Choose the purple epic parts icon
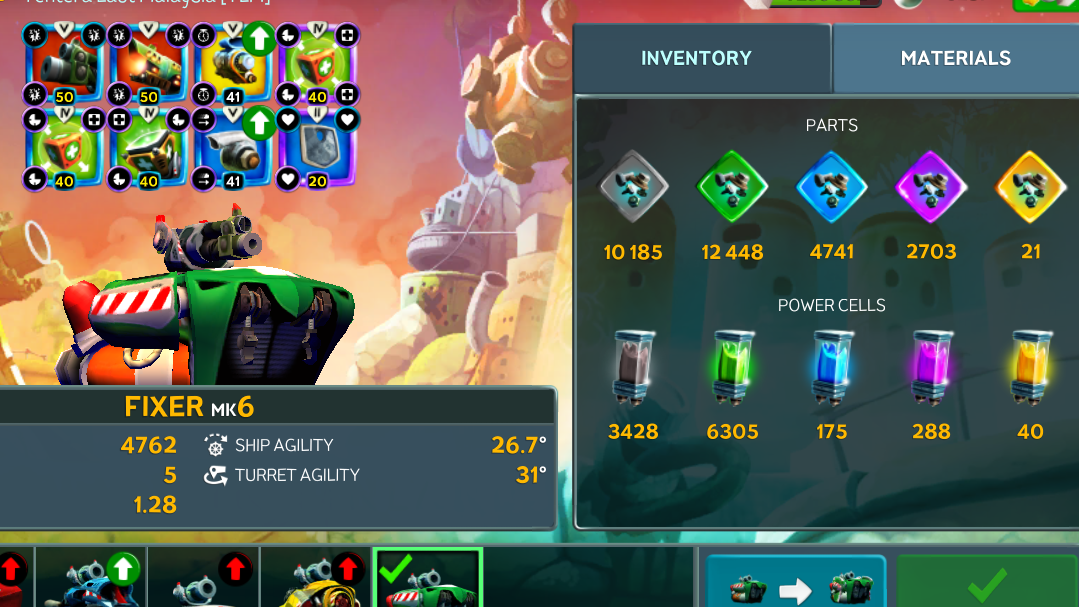Viewport: 1079px width, 607px height. (x=930, y=186)
